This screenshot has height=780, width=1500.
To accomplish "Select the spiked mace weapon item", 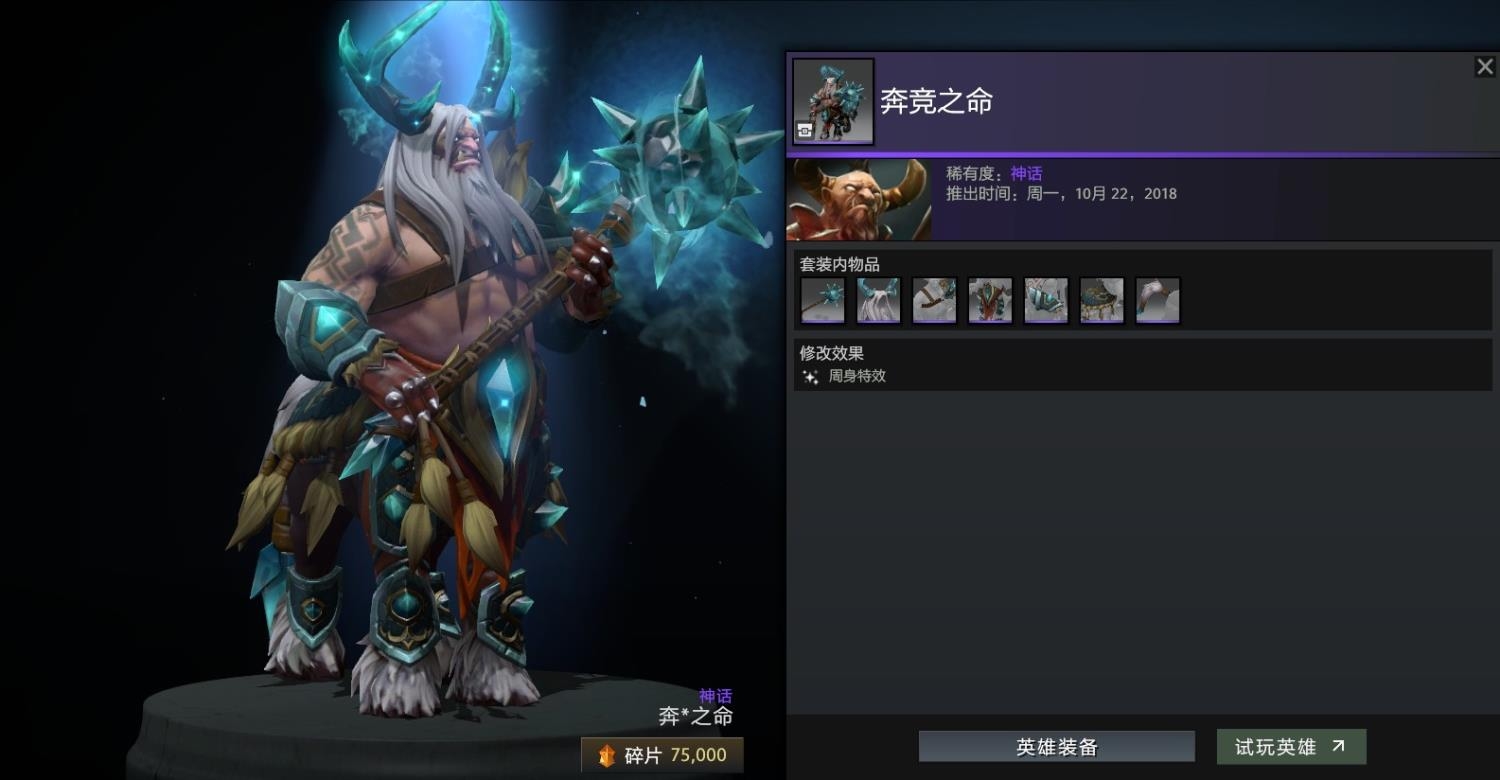I will (x=823, y=300).
